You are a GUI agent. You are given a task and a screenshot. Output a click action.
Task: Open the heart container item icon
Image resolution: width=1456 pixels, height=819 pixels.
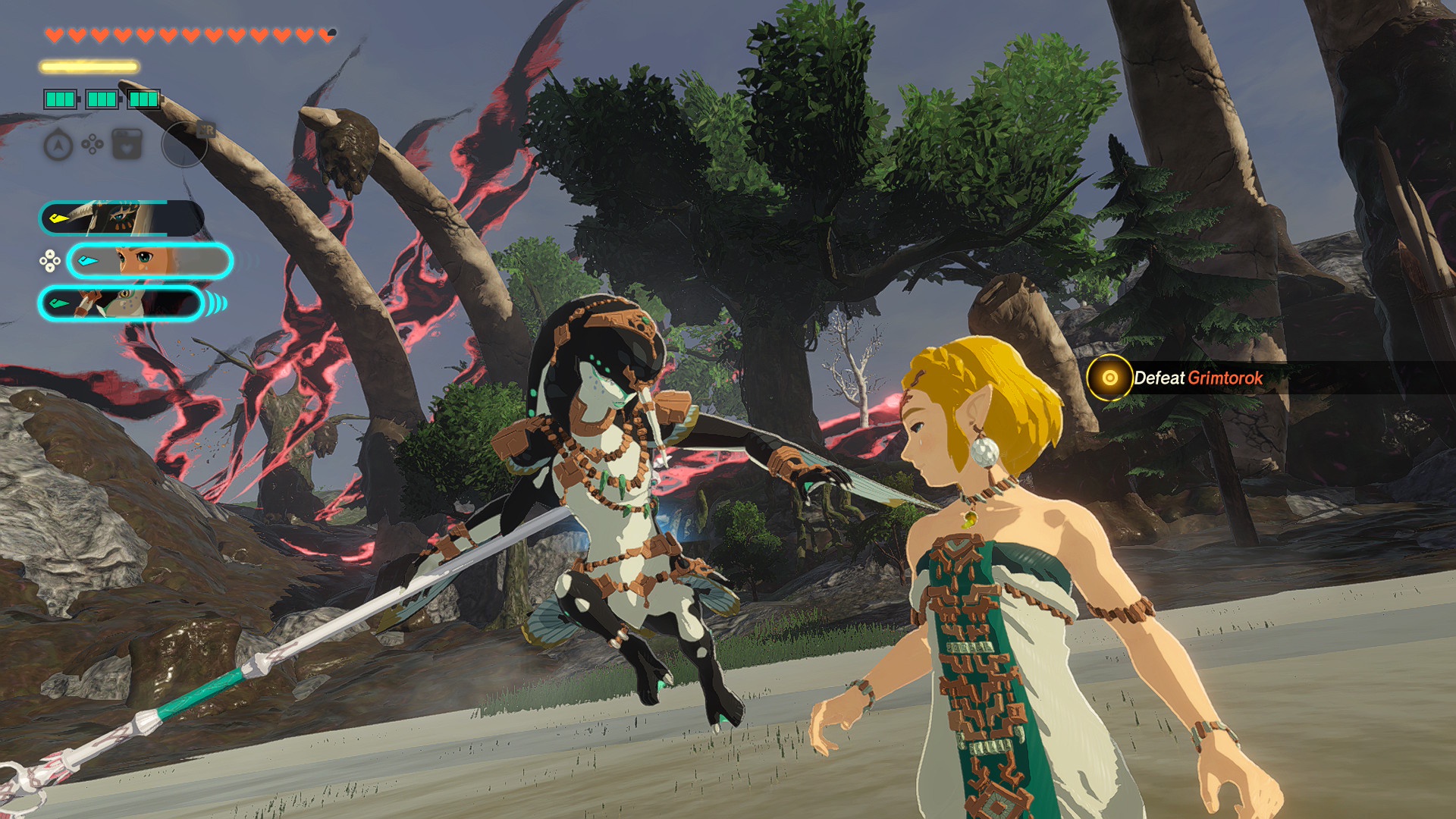(127, 144)
